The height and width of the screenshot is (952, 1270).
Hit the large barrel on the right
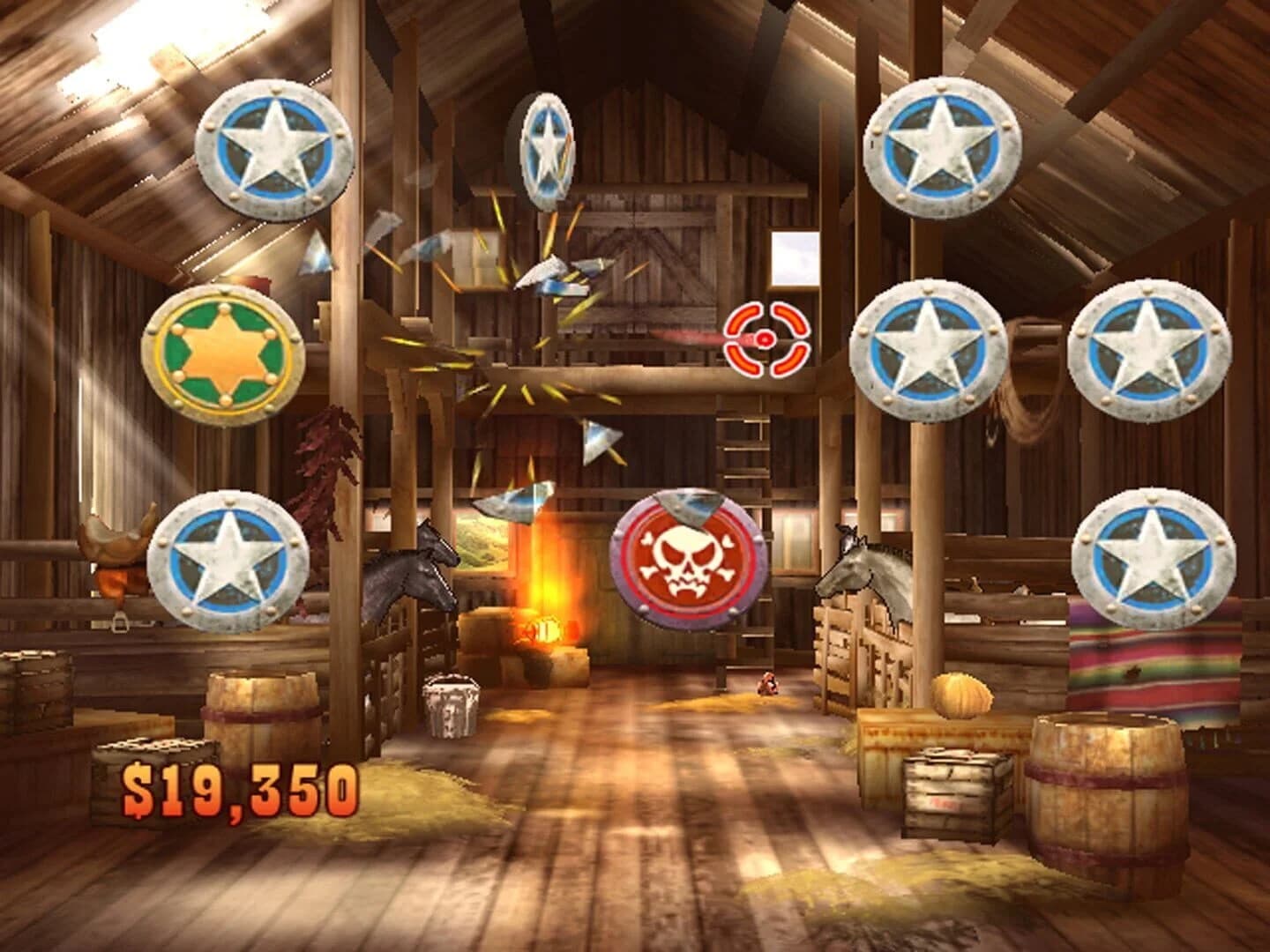[x=1107, y=798]
